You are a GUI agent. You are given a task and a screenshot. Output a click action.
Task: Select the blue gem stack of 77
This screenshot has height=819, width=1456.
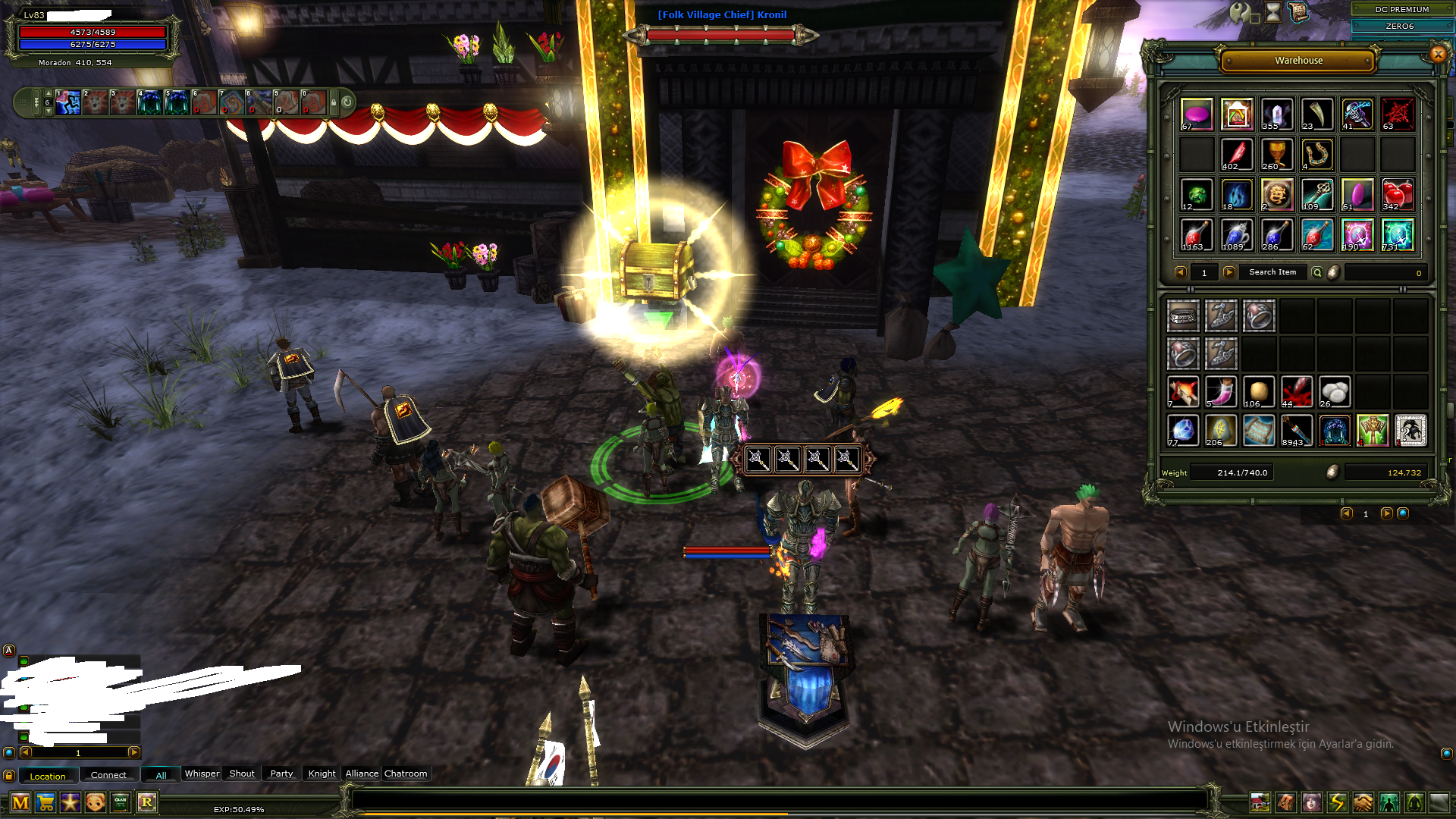1182,431
